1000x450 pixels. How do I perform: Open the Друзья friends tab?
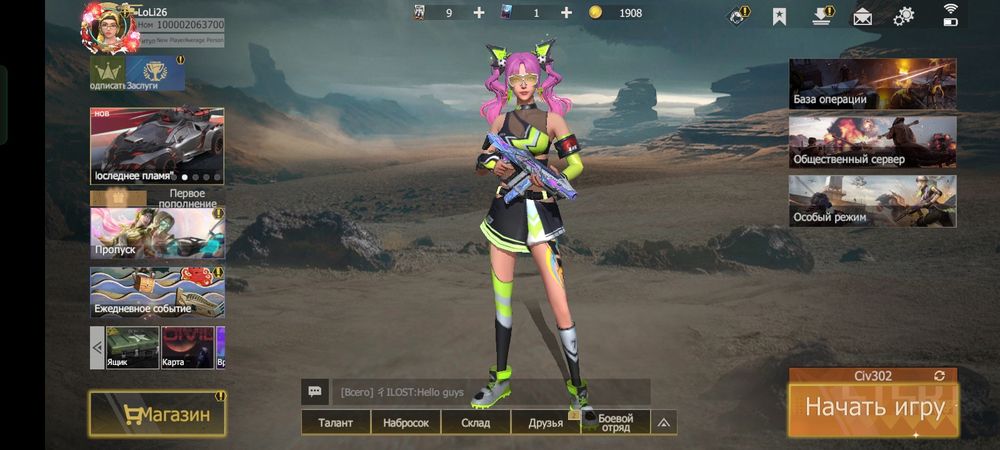click(545, 423)
